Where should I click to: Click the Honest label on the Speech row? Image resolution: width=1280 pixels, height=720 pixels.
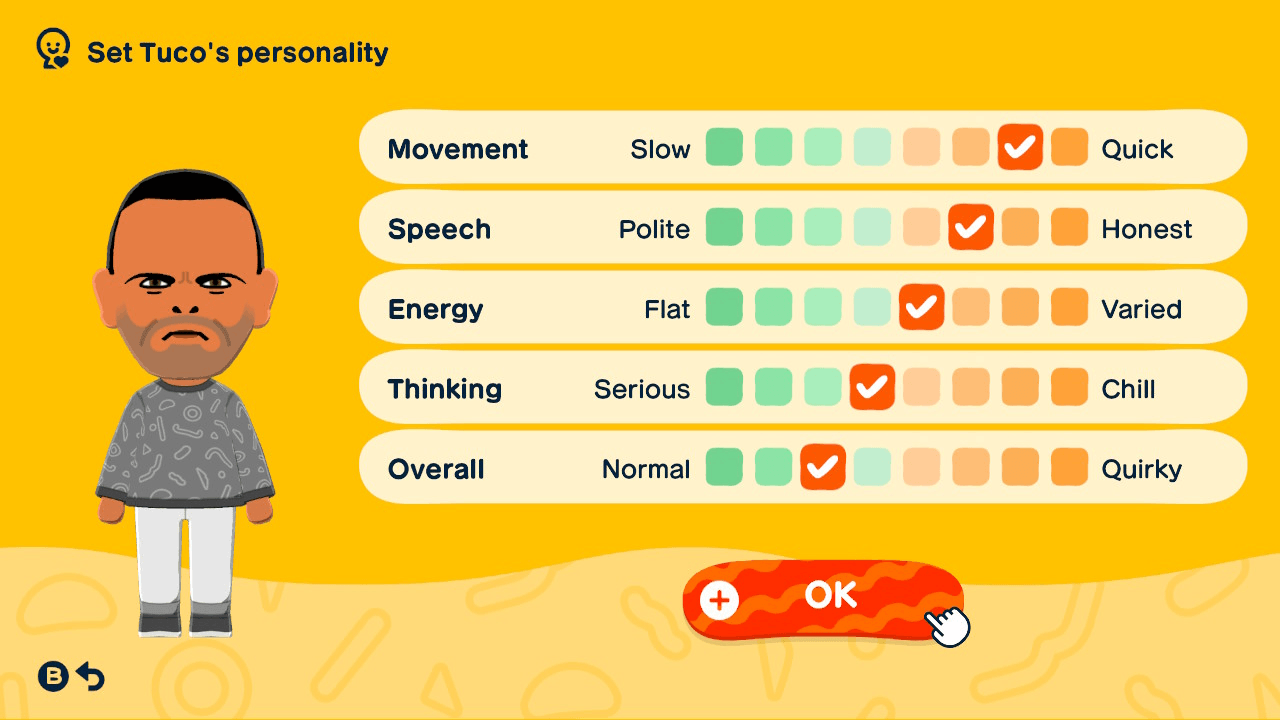(x=1147, y=229)
